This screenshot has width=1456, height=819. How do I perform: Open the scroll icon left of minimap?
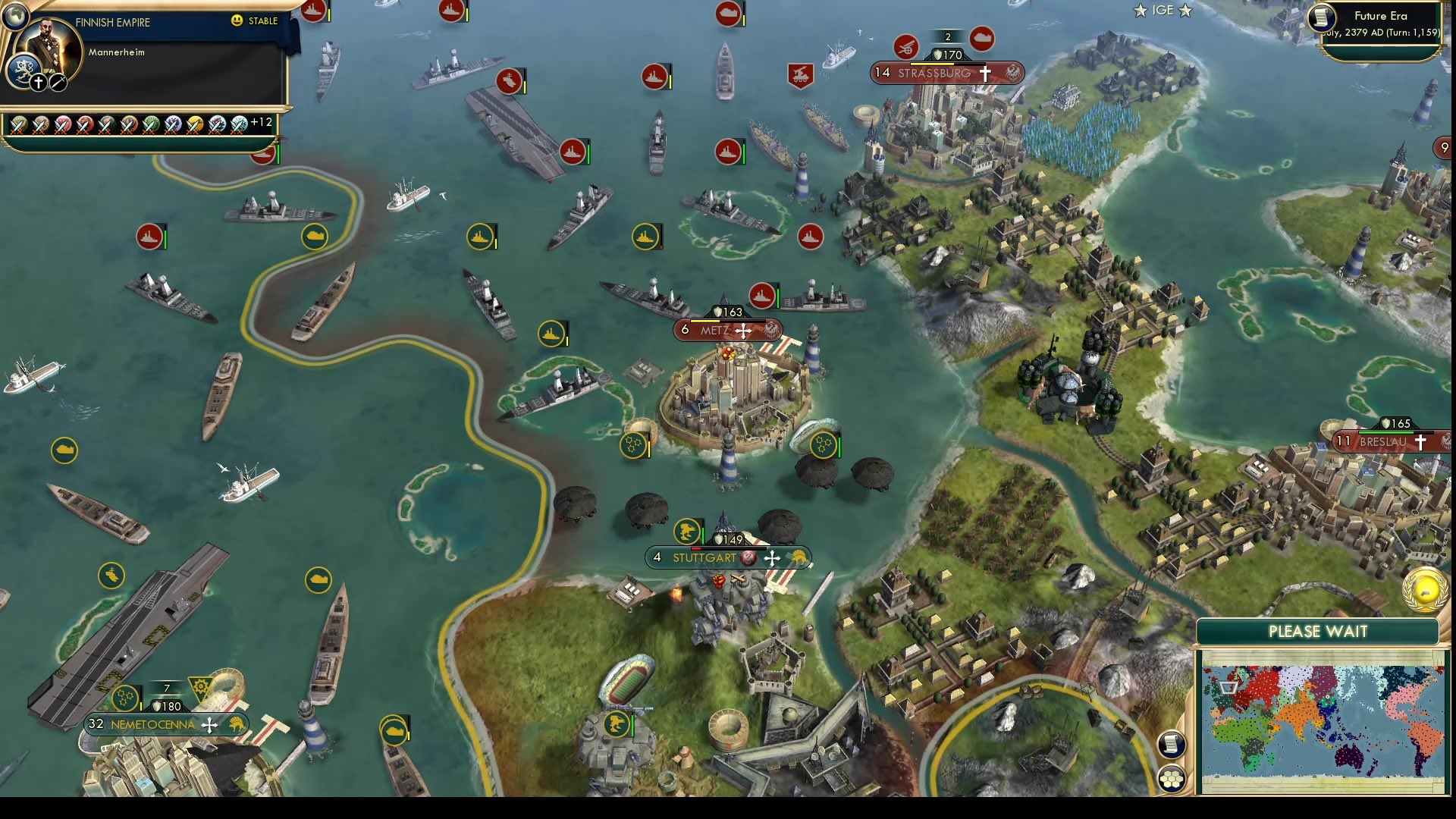point(1171,744)
